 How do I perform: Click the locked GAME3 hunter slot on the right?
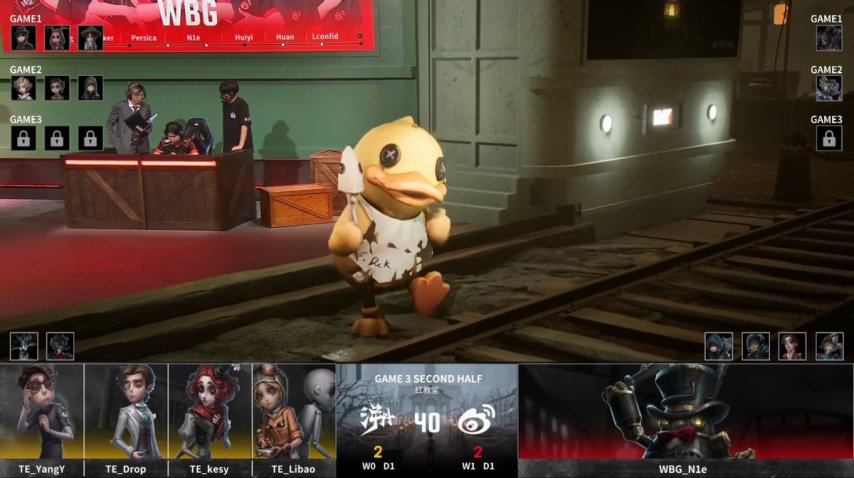click(828, 138)
